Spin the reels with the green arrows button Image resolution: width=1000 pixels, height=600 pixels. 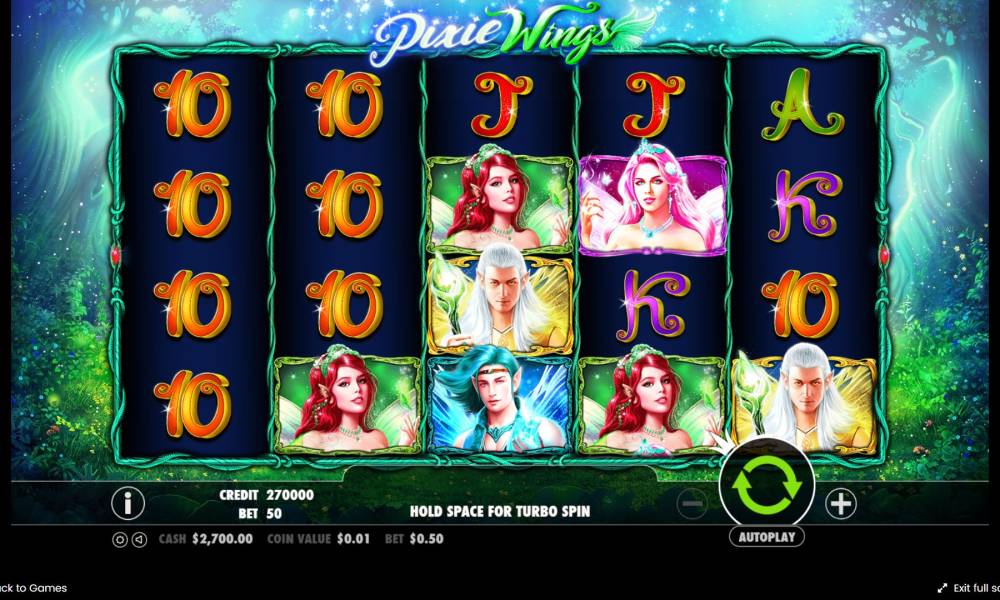coord(767,487)
